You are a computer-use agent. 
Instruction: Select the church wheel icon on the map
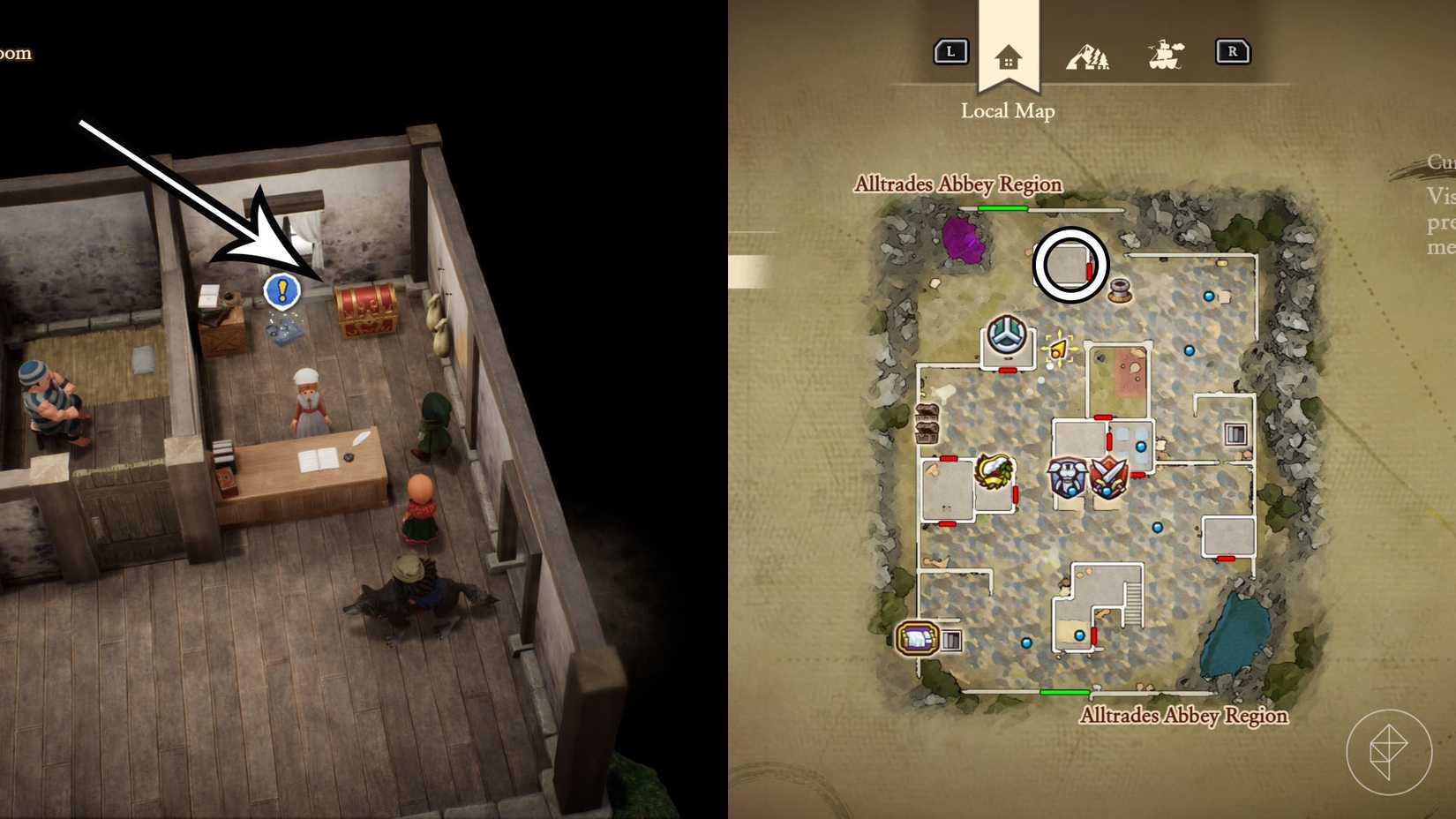[1008, 333]
